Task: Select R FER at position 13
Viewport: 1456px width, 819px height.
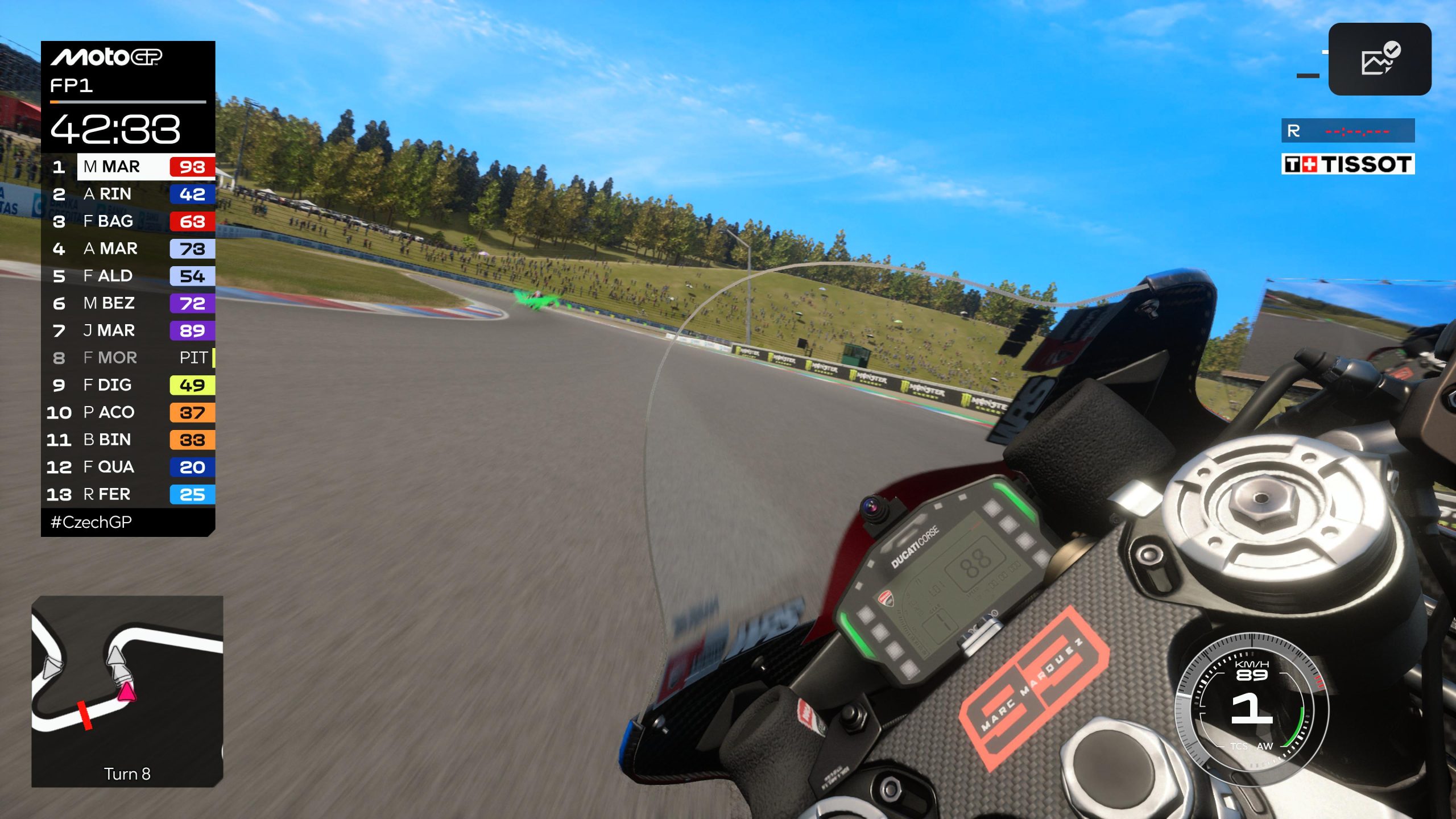Action: 129,494
